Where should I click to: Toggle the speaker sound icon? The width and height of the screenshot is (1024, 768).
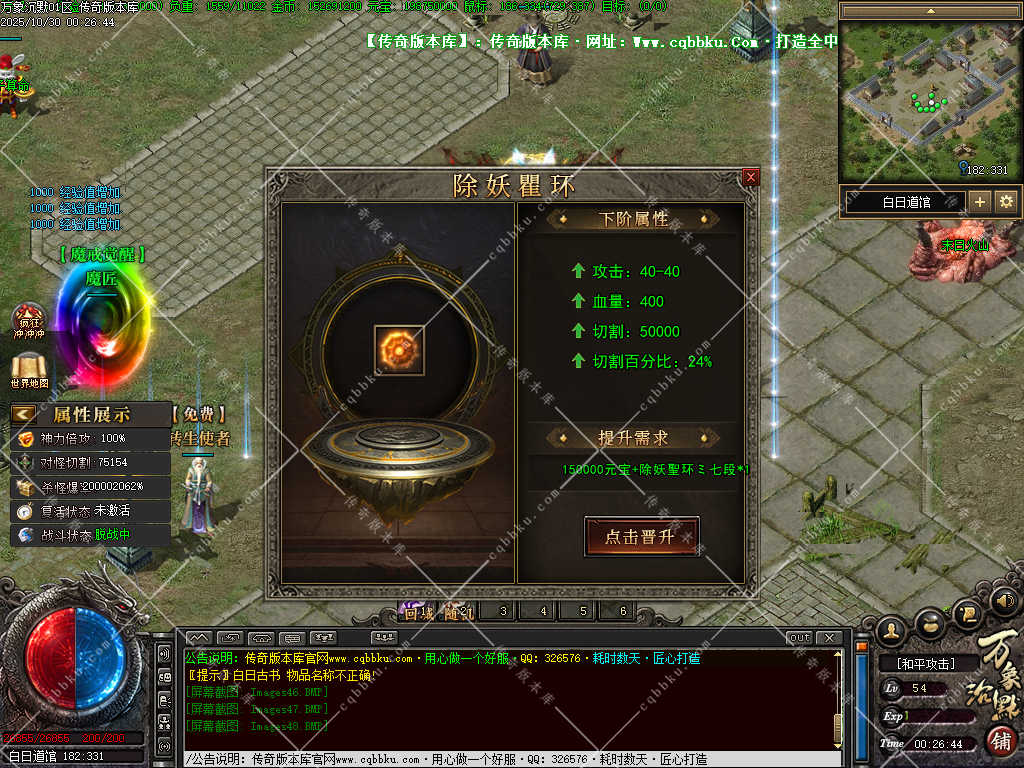[x=1005, y=600]
